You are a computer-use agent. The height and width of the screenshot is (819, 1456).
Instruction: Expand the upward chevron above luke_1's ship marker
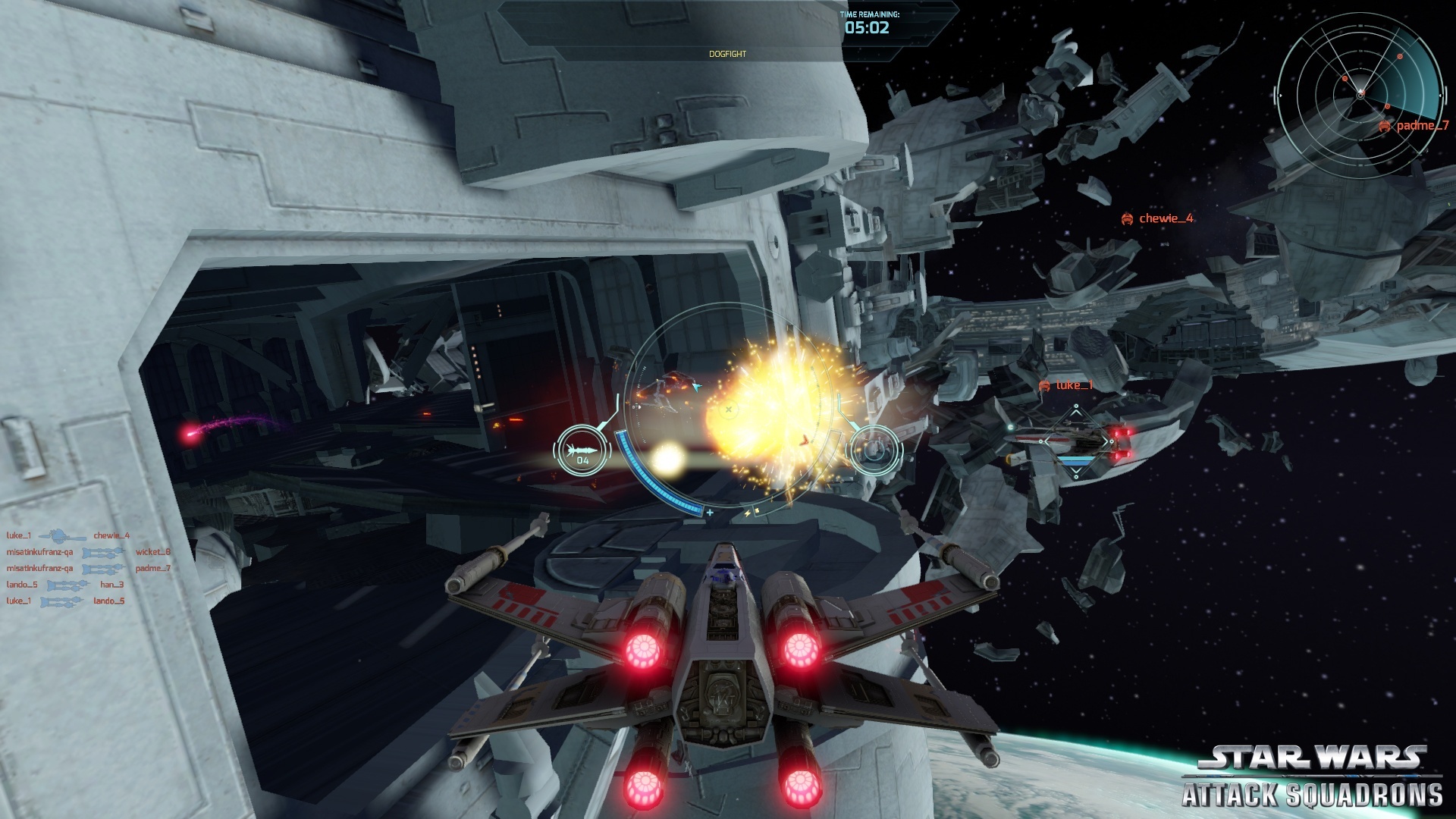coord(1076,412)
